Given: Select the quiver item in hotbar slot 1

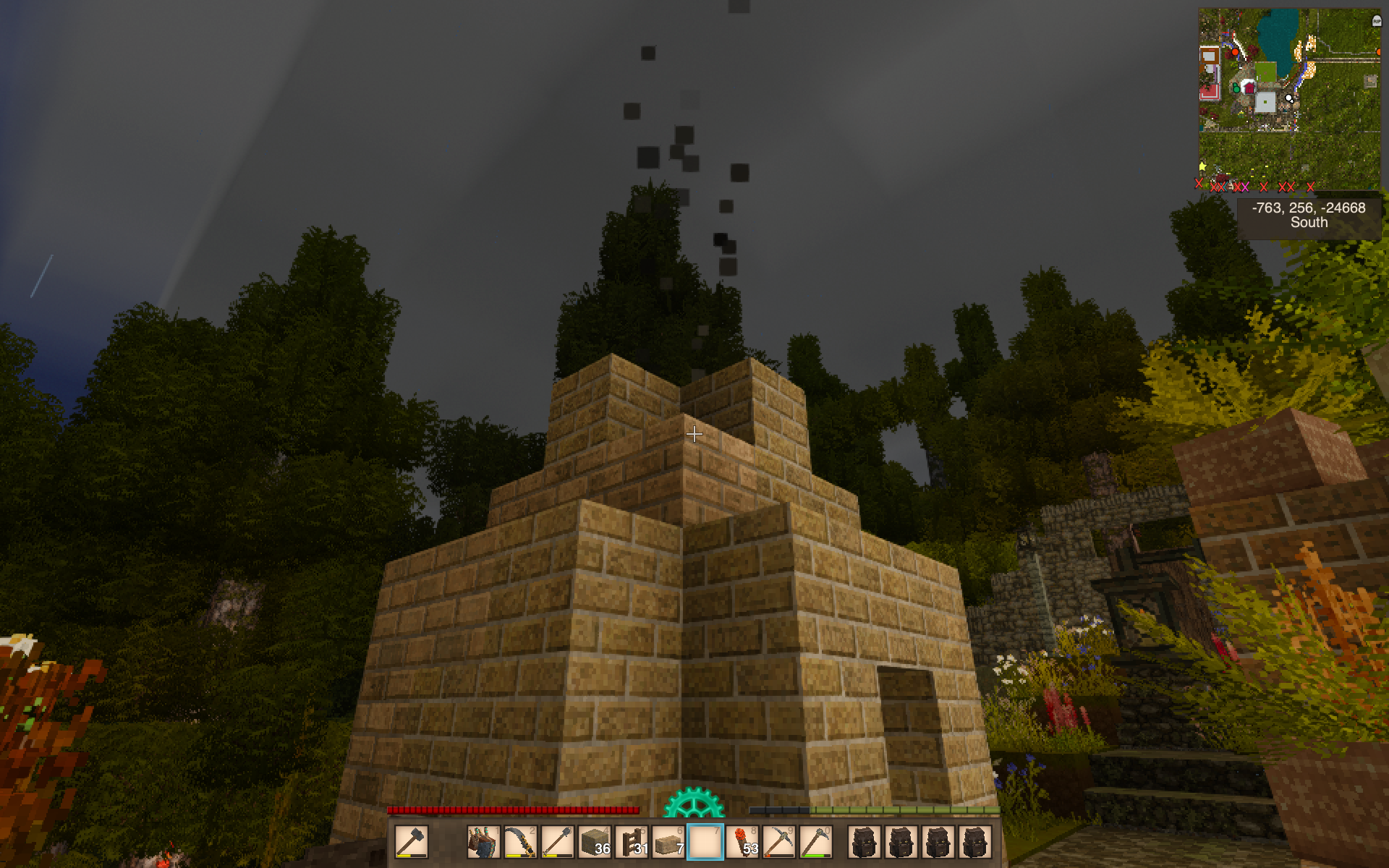Looking at the screenshot, I should [x=483, y=842].
